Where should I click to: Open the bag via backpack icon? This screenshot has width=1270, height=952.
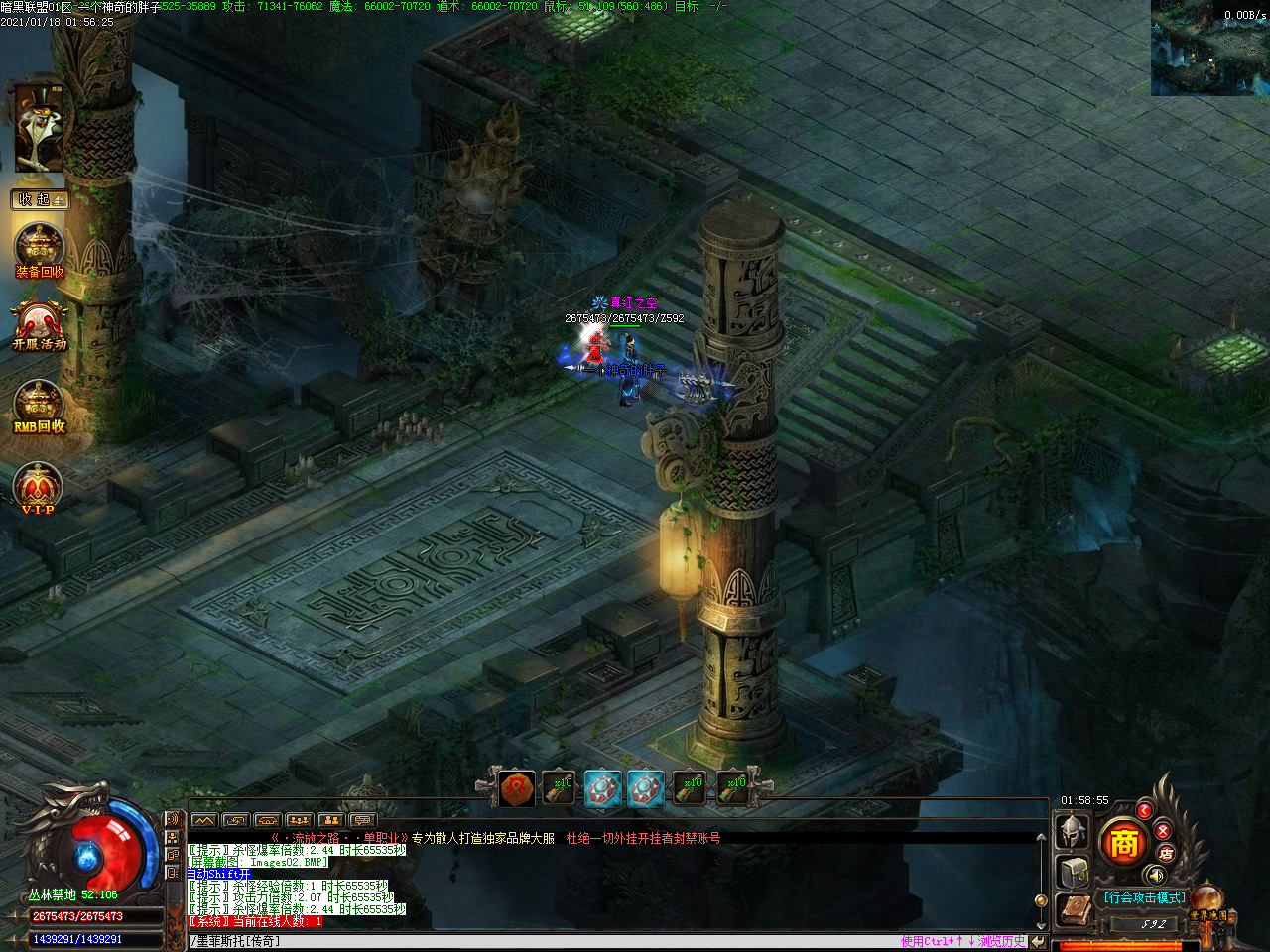1074,873
